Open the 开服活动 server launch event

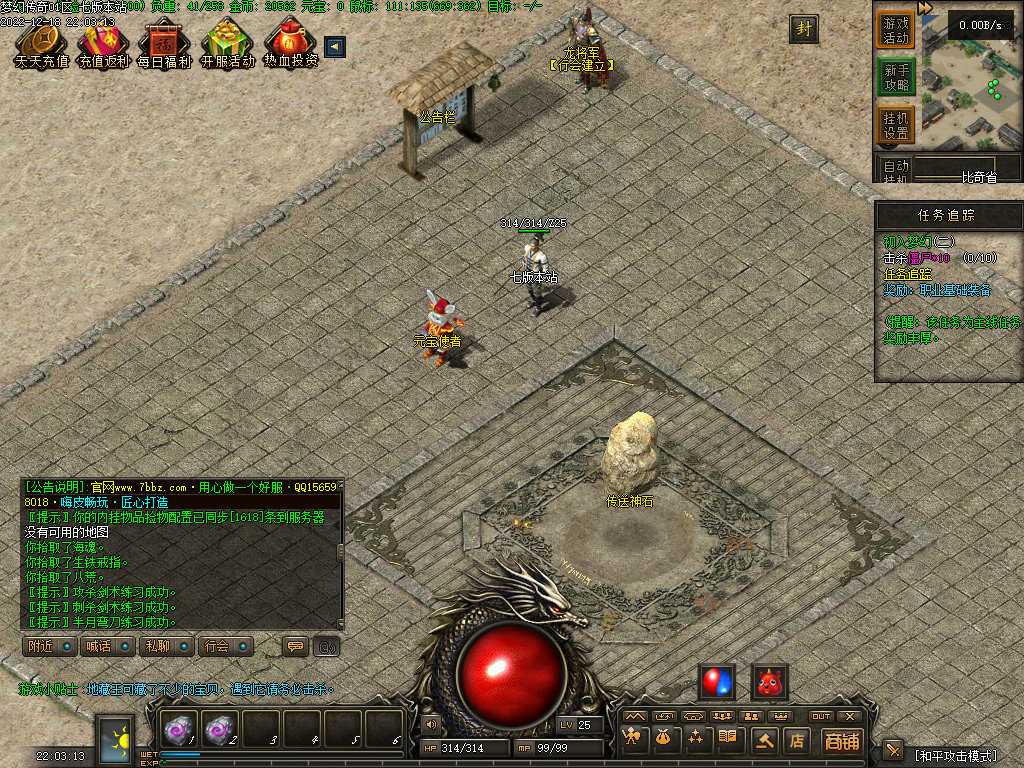pyautogui.click(x=227, y=44)
